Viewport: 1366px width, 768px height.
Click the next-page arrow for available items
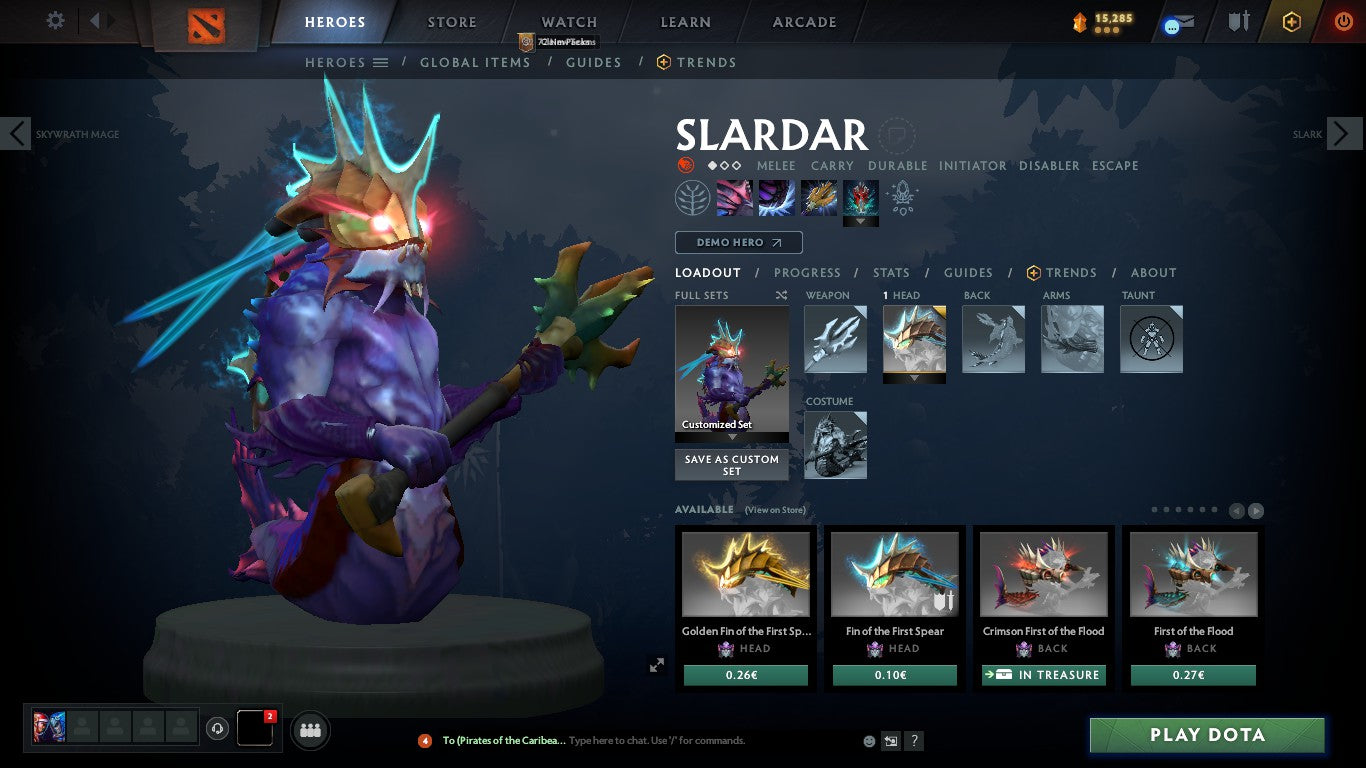click(x=1258, y=509)
